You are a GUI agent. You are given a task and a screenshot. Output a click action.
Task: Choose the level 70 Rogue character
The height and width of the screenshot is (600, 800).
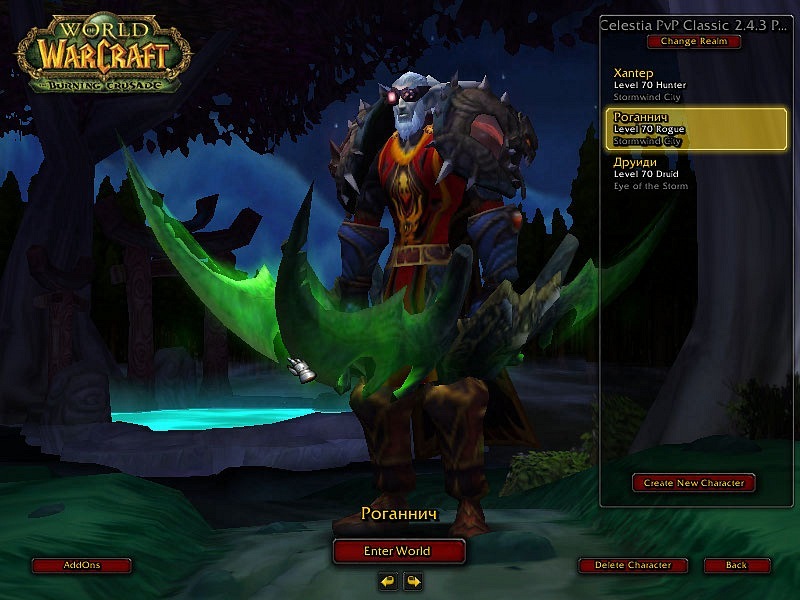point(690,128)
